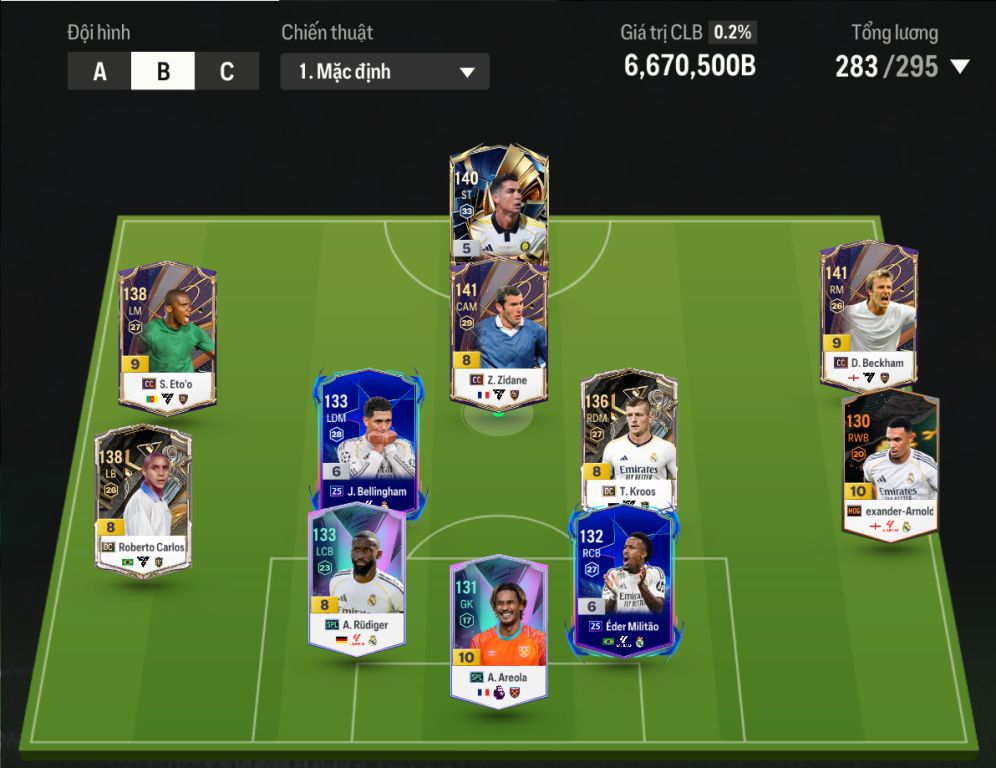
Task: Switch to squad tab A
Action: 100,72
